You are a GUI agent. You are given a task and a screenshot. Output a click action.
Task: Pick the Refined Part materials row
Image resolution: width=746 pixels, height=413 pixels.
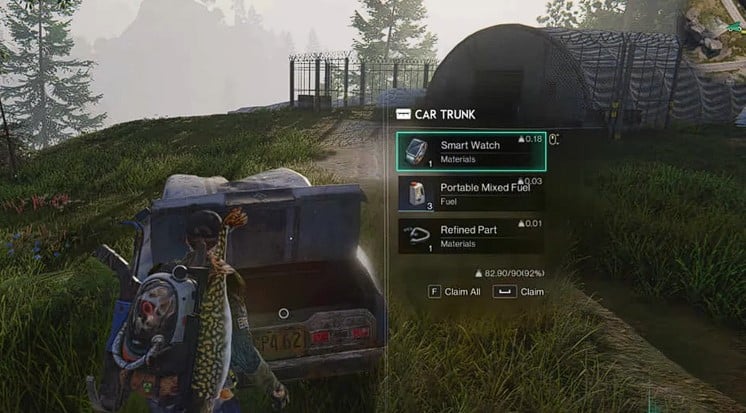tap(470, 236)
